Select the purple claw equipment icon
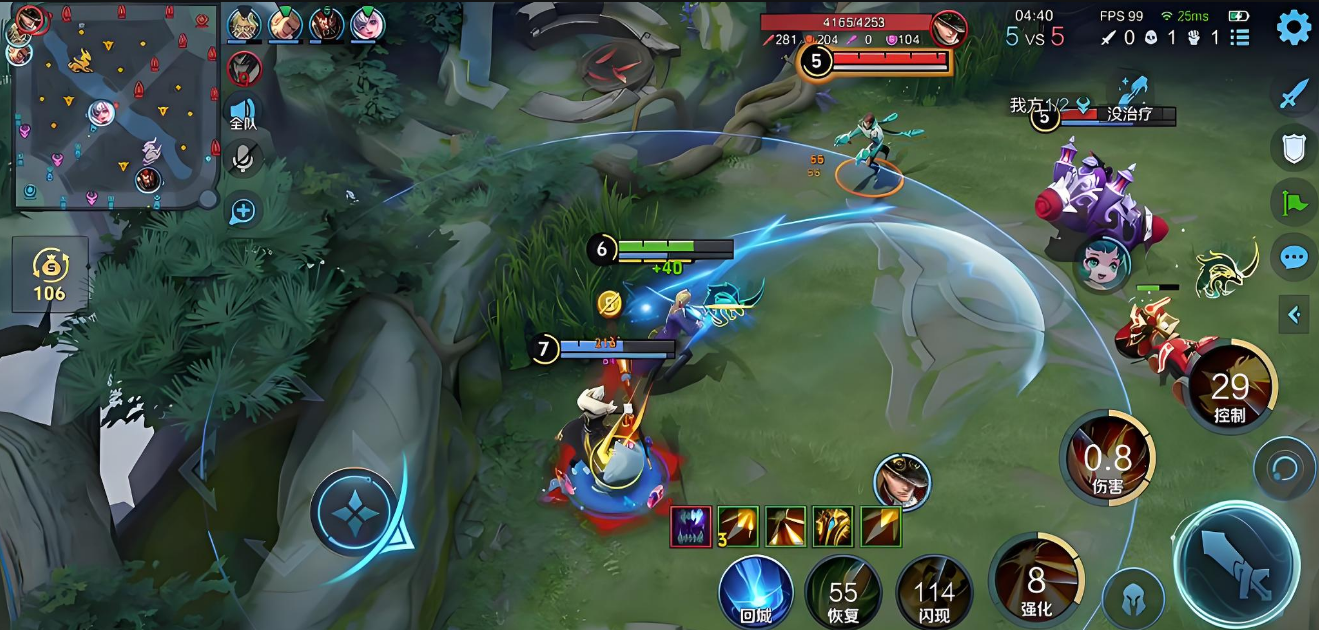 click(691, 527)
